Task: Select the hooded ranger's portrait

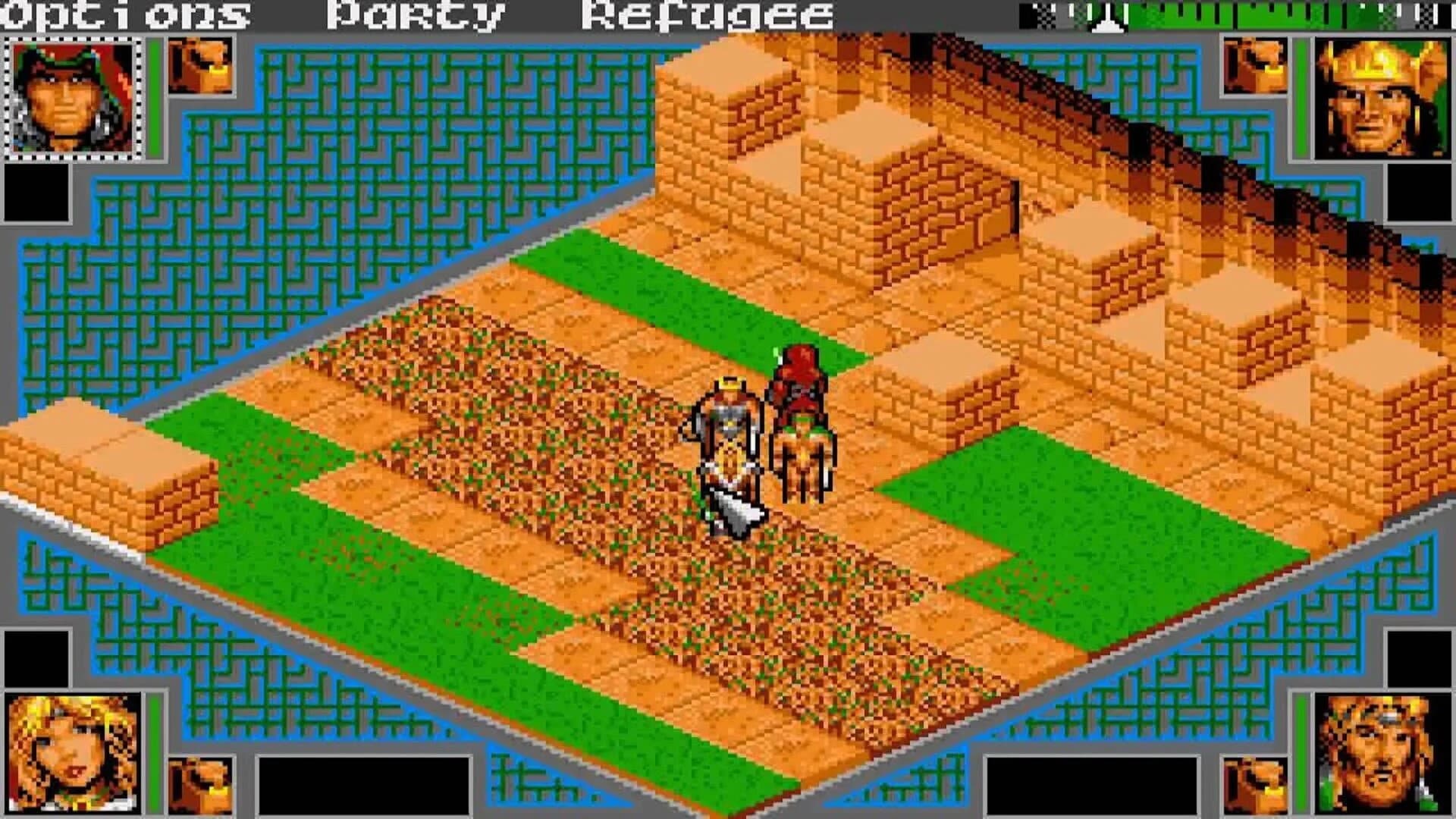Action: click(x=72, y=99)
